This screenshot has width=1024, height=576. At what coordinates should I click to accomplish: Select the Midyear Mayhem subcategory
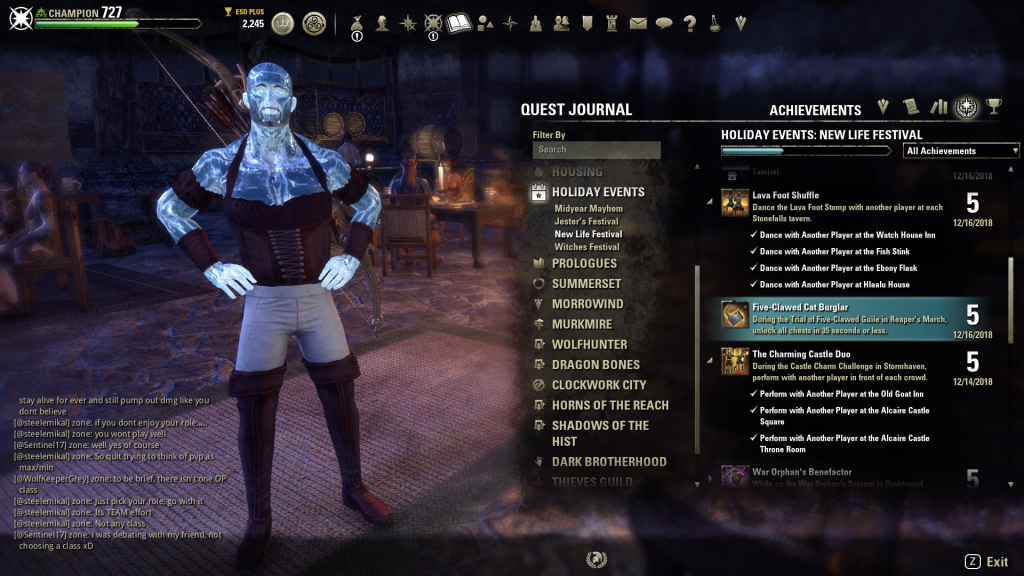(588, 209)
